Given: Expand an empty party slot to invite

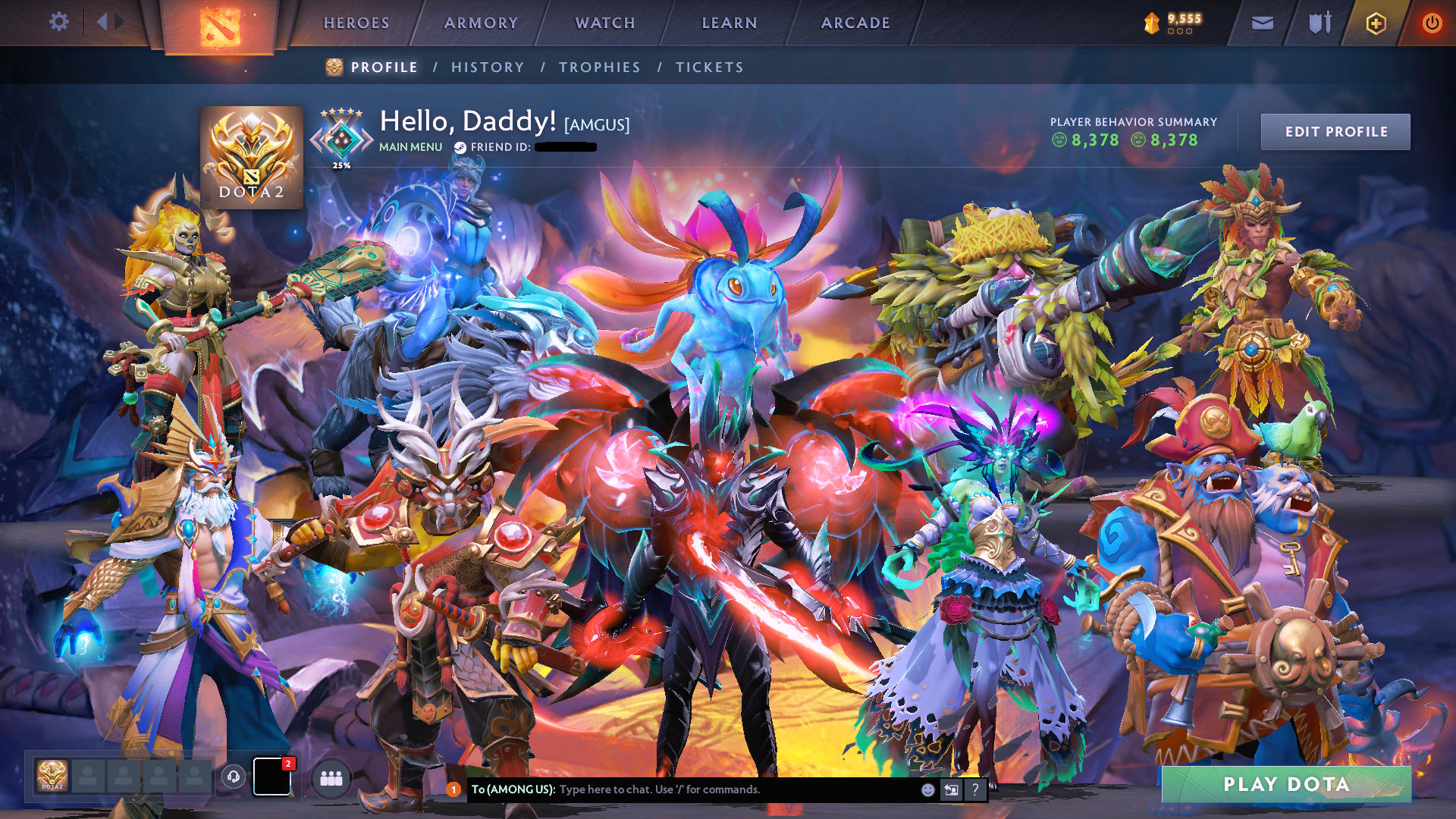Looking at the screenshot, I should [87, 777].
